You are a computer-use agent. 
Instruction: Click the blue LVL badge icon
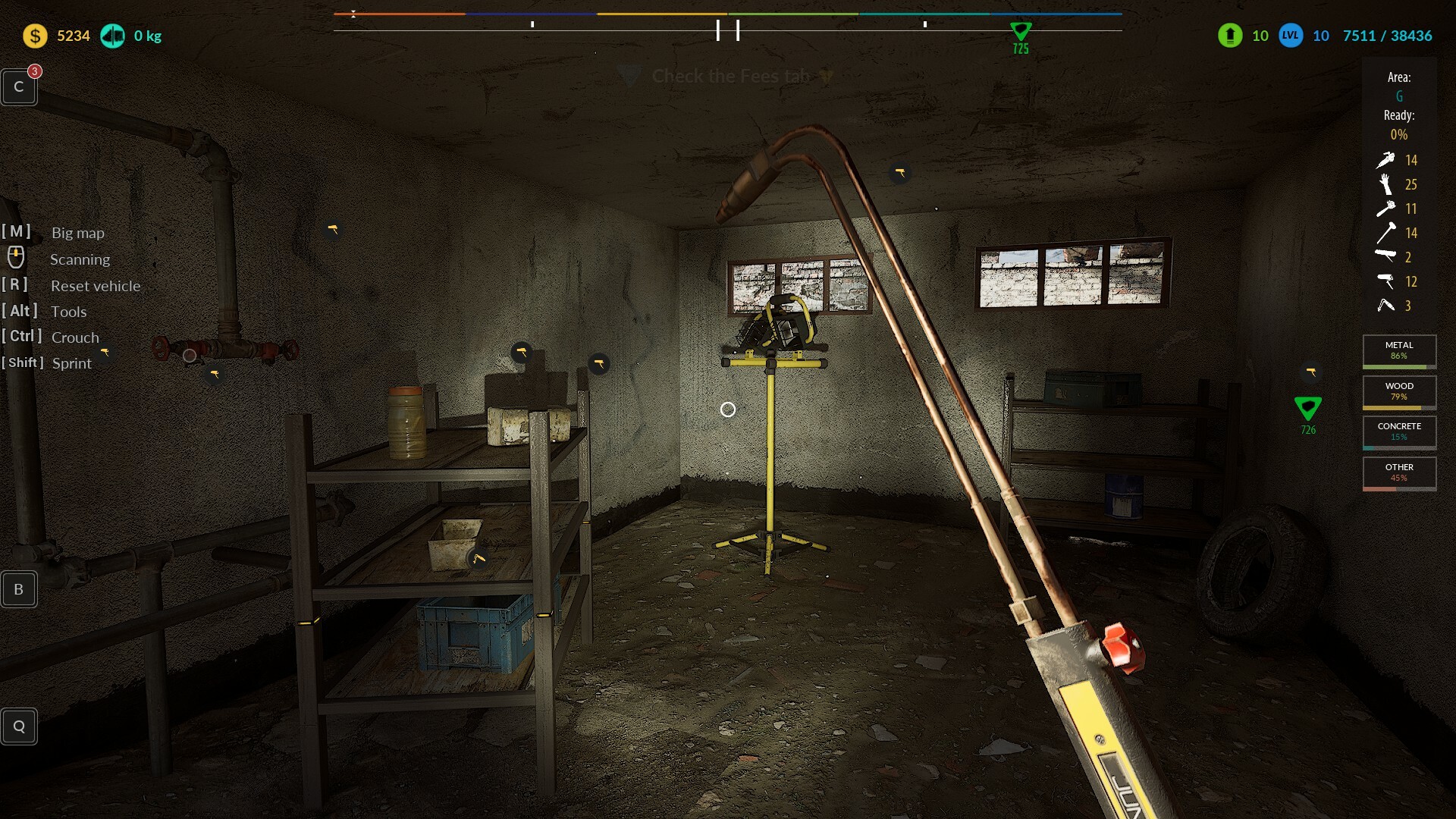[1291, 36]
